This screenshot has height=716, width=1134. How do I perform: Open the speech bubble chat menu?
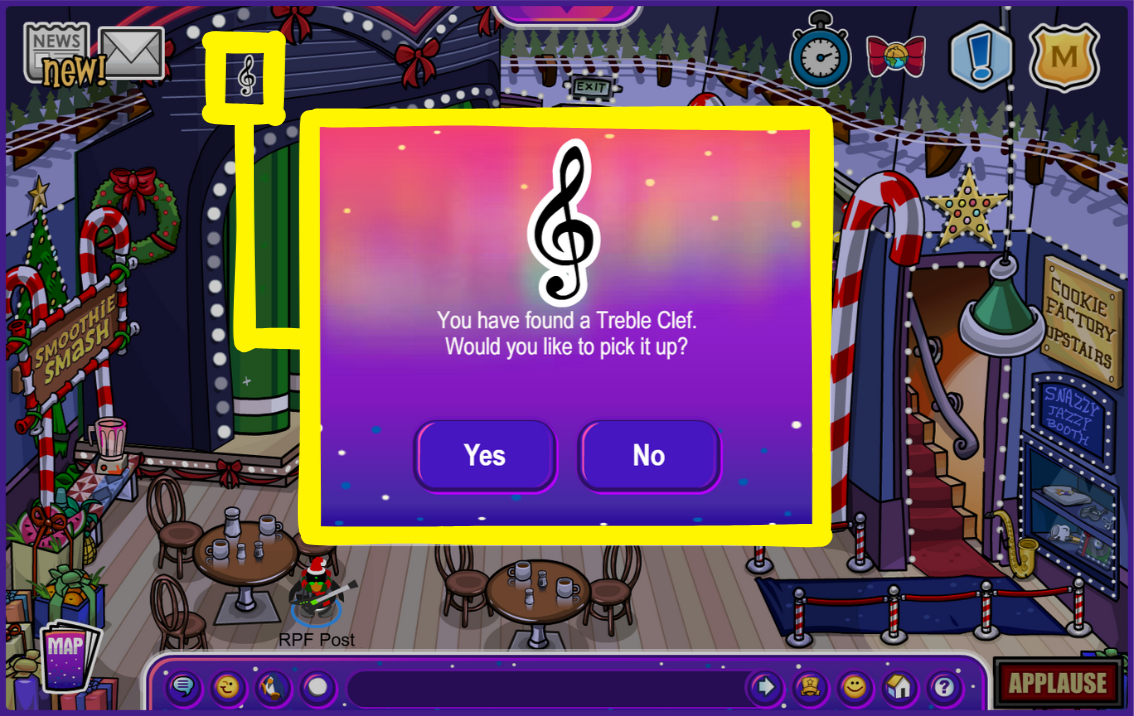click(183, 687)
